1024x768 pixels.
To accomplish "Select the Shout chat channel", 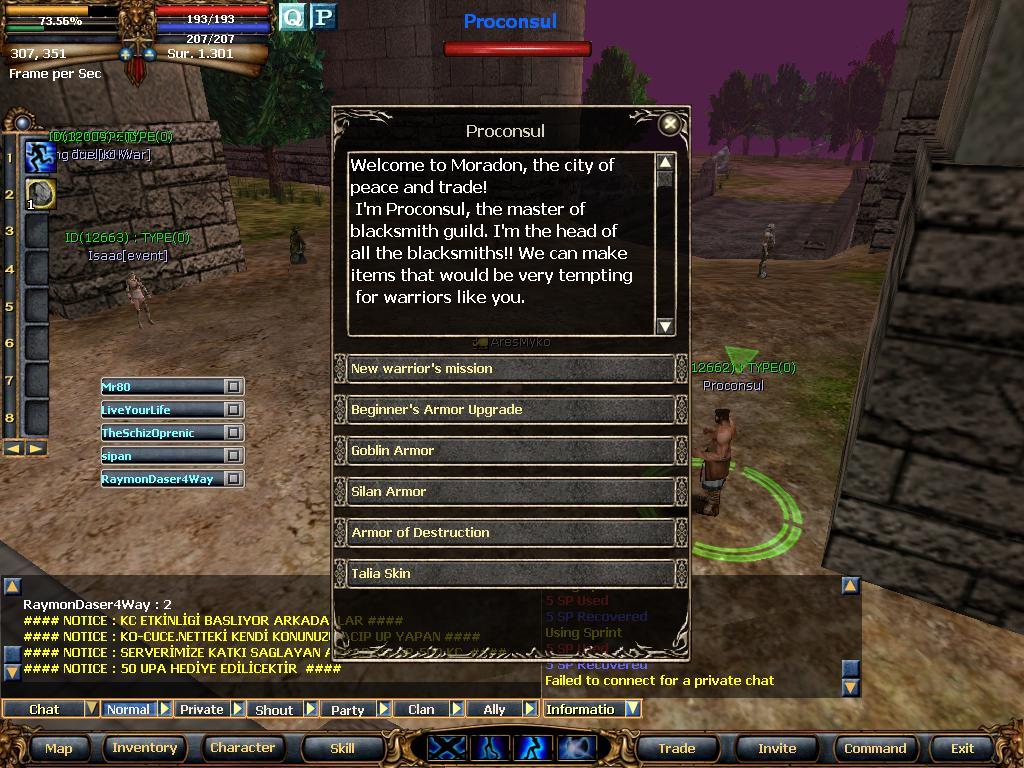I will click(274, 709).
